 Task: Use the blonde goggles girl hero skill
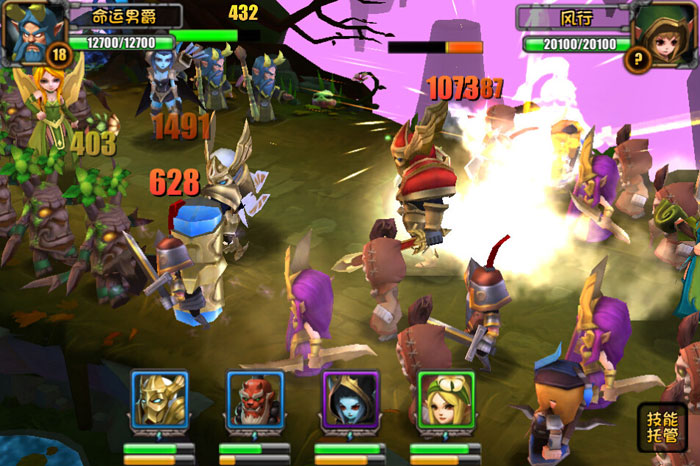[x=445, y=401]
